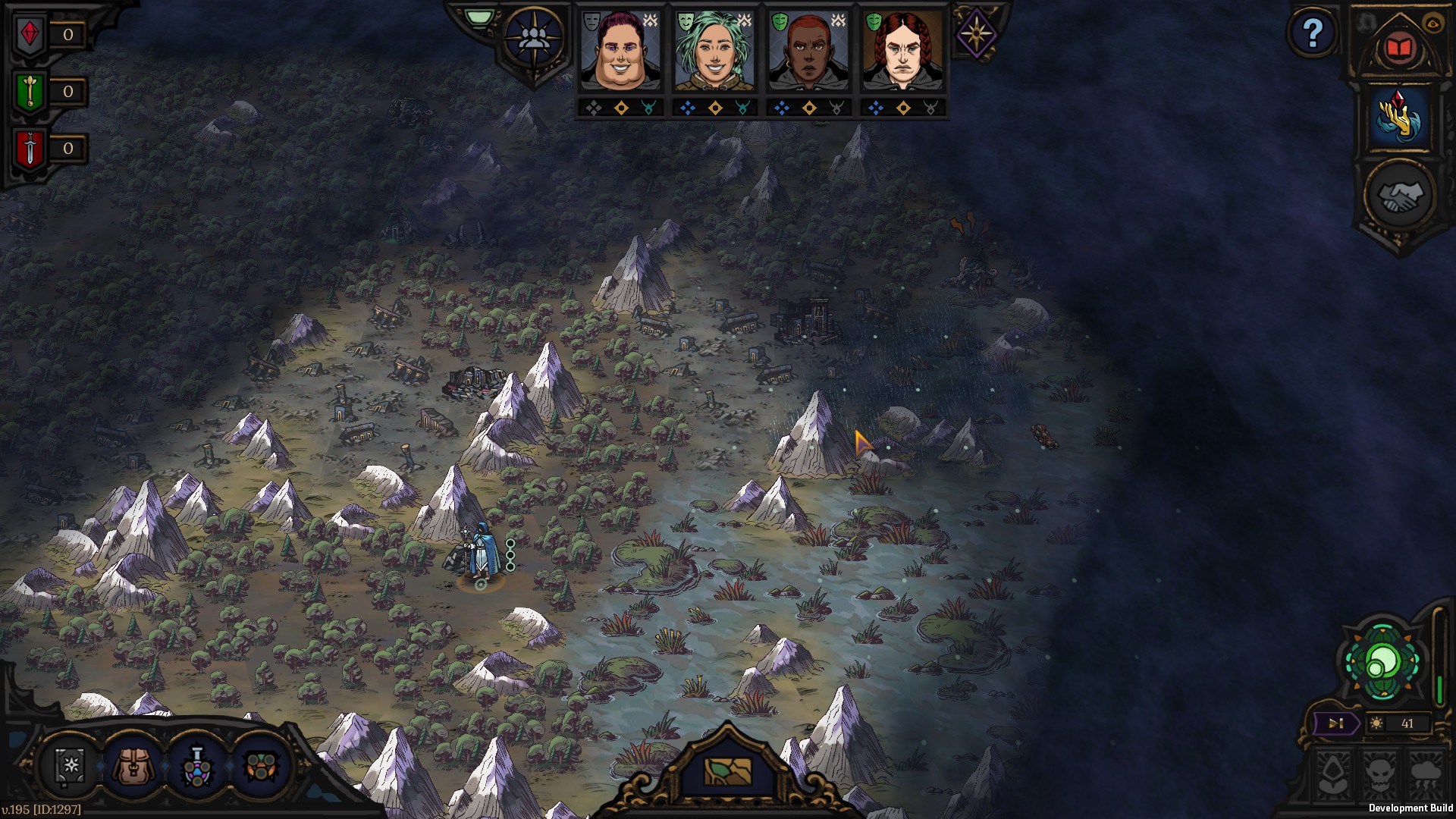
Task: Open the help question mark button
Action: click(x=1313, y=33)
